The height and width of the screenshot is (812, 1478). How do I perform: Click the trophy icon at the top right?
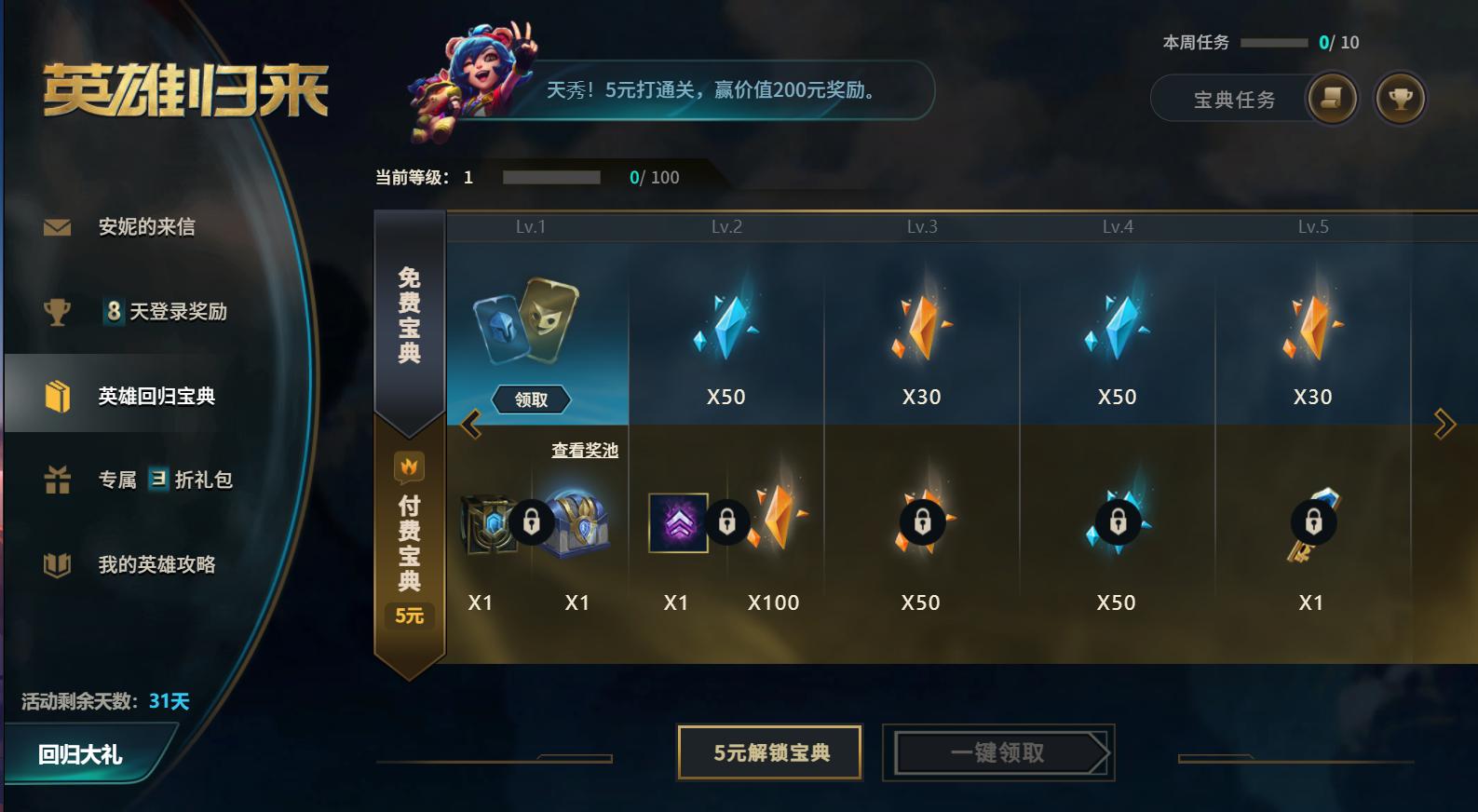coord(1401,99)
